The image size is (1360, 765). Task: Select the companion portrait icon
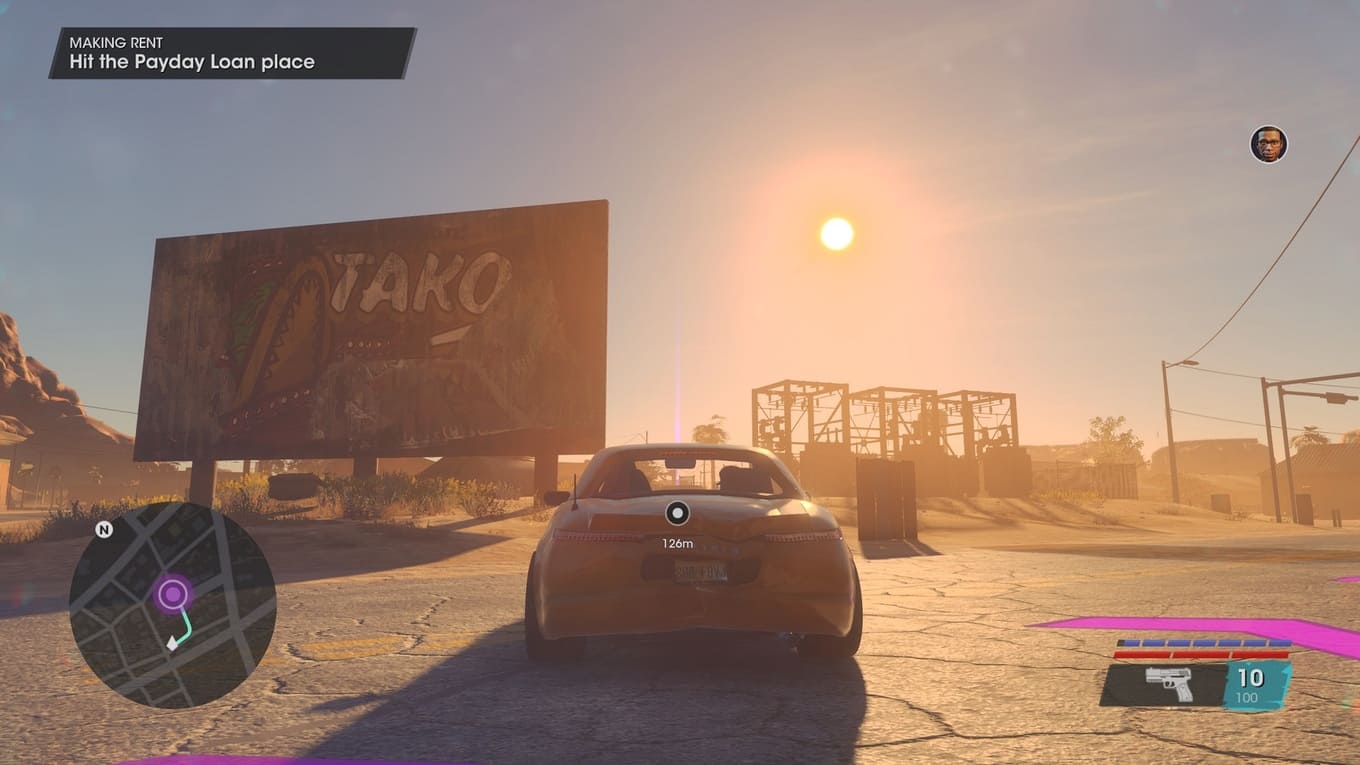(1268, 144)
